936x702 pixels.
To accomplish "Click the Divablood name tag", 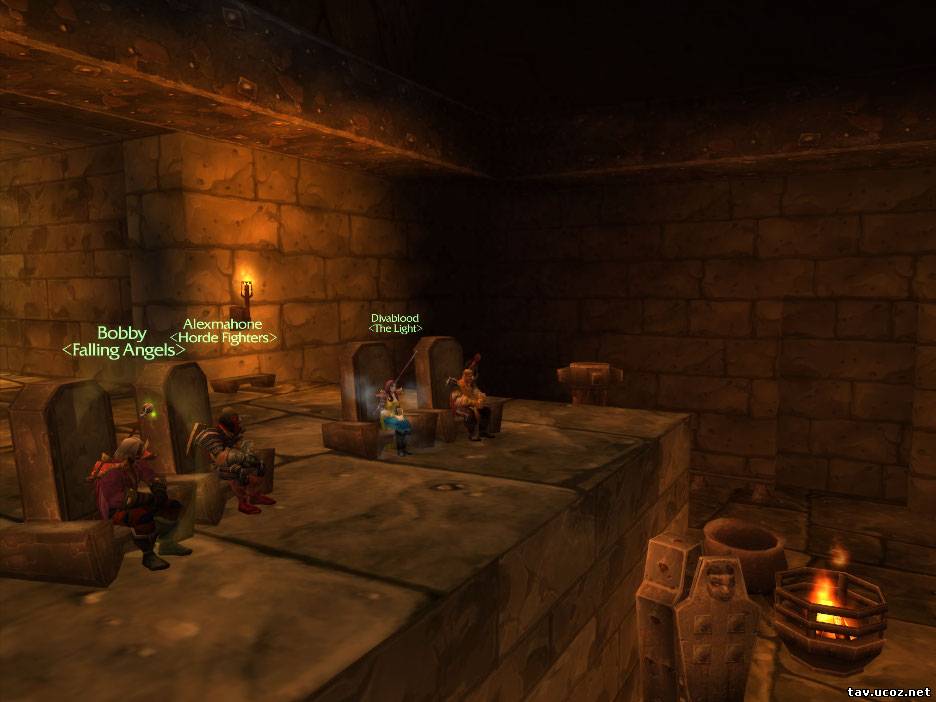I will pos(395,317).
